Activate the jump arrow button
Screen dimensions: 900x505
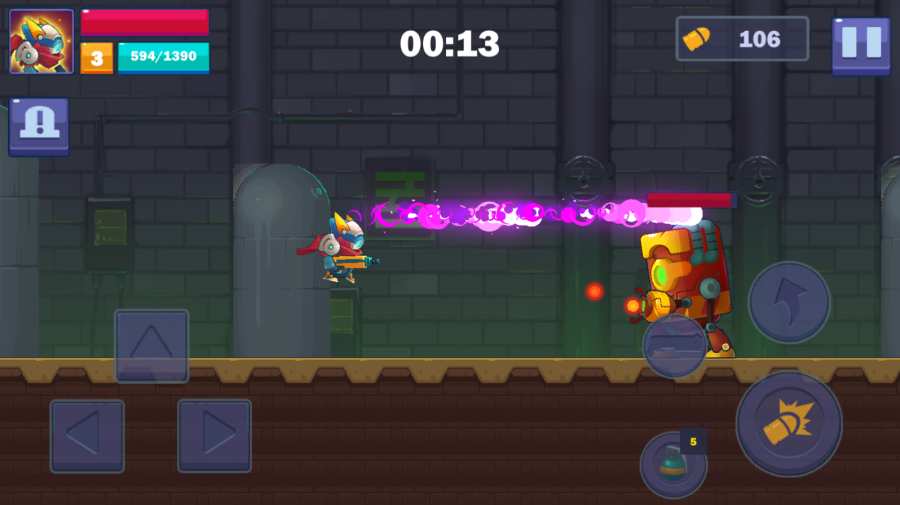(x=789, y=302)
